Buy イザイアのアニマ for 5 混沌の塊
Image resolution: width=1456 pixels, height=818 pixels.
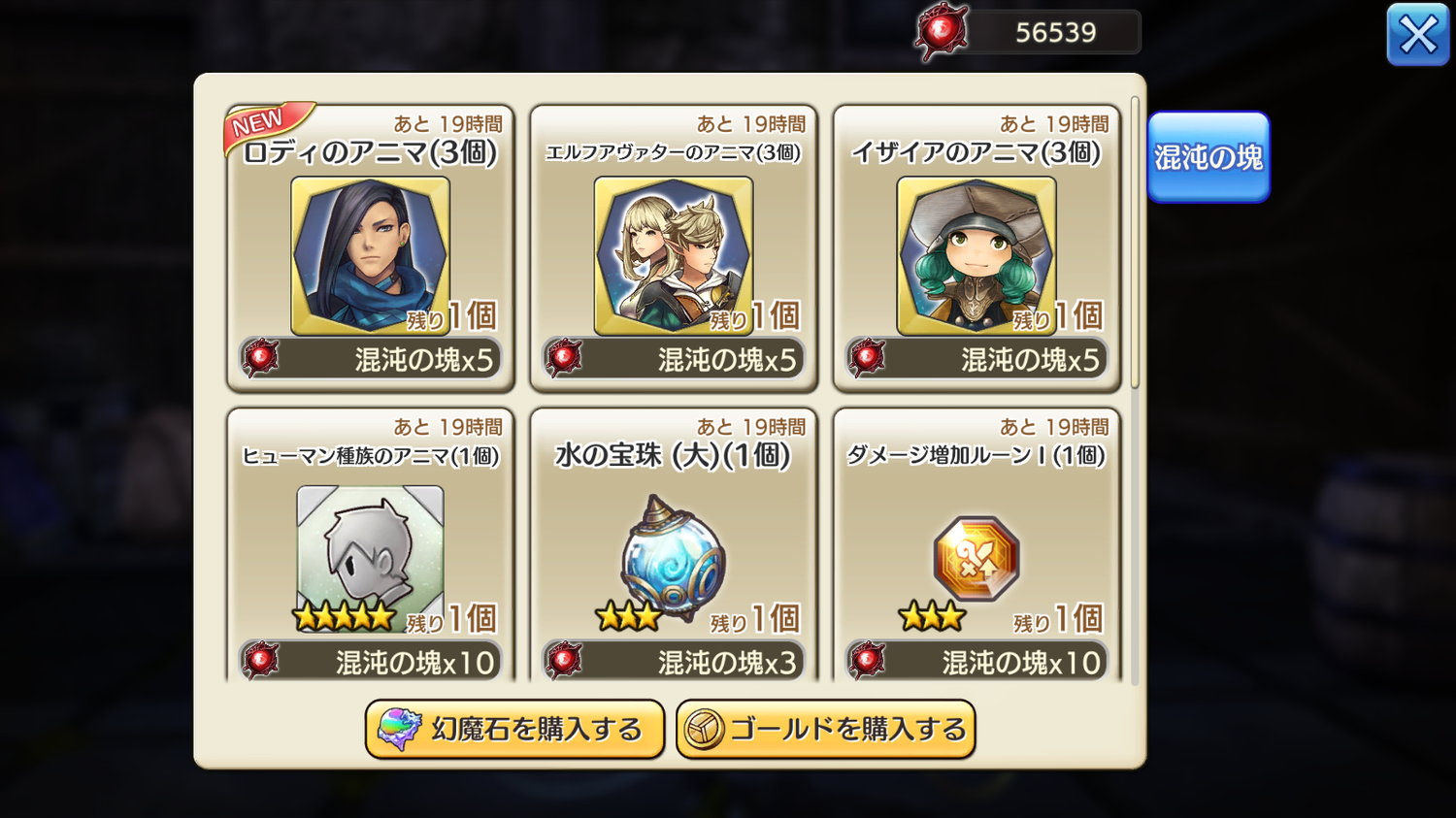tap(976, 359)
